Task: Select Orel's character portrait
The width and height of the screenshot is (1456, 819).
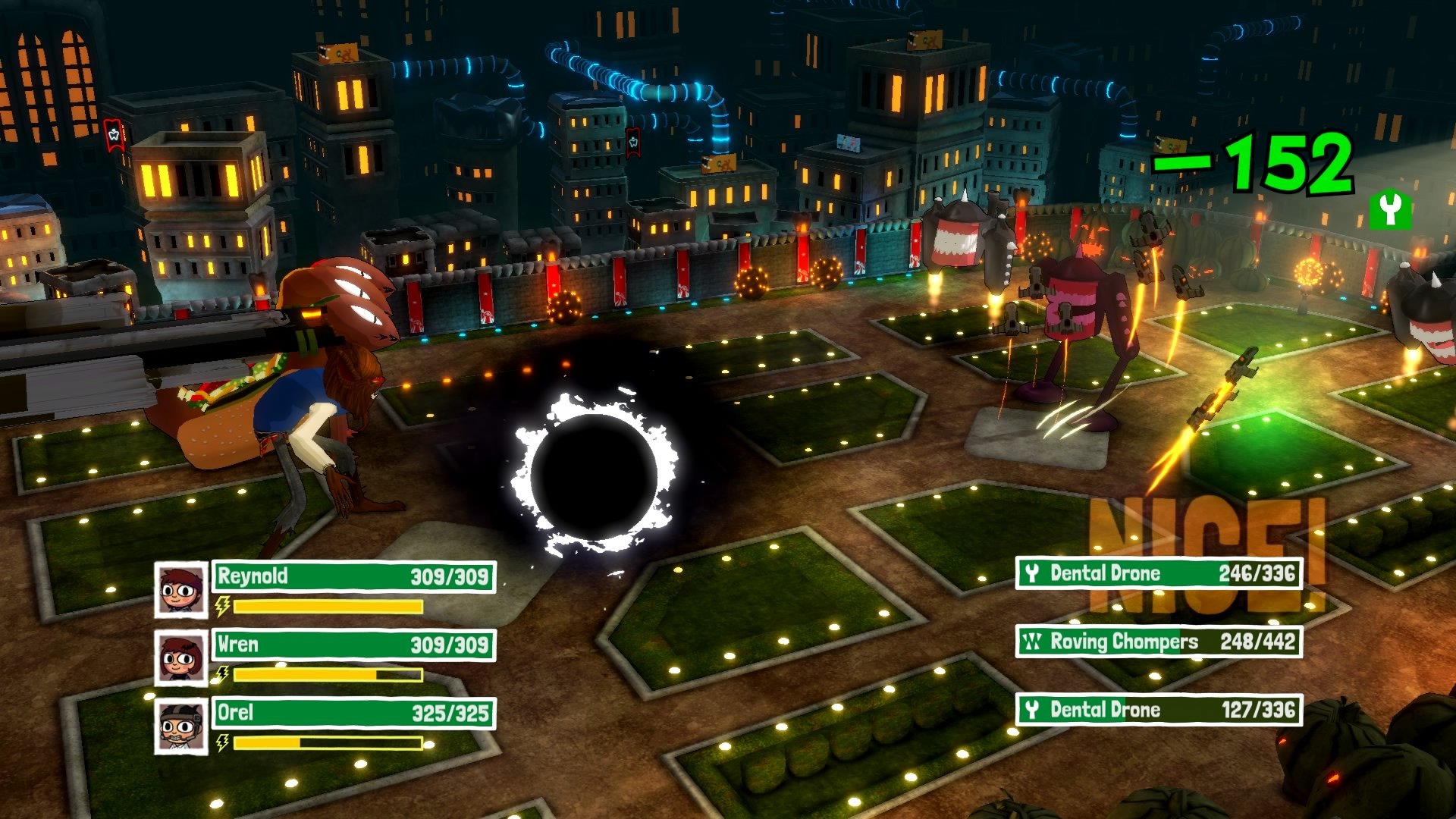Action: click(180, 726)
